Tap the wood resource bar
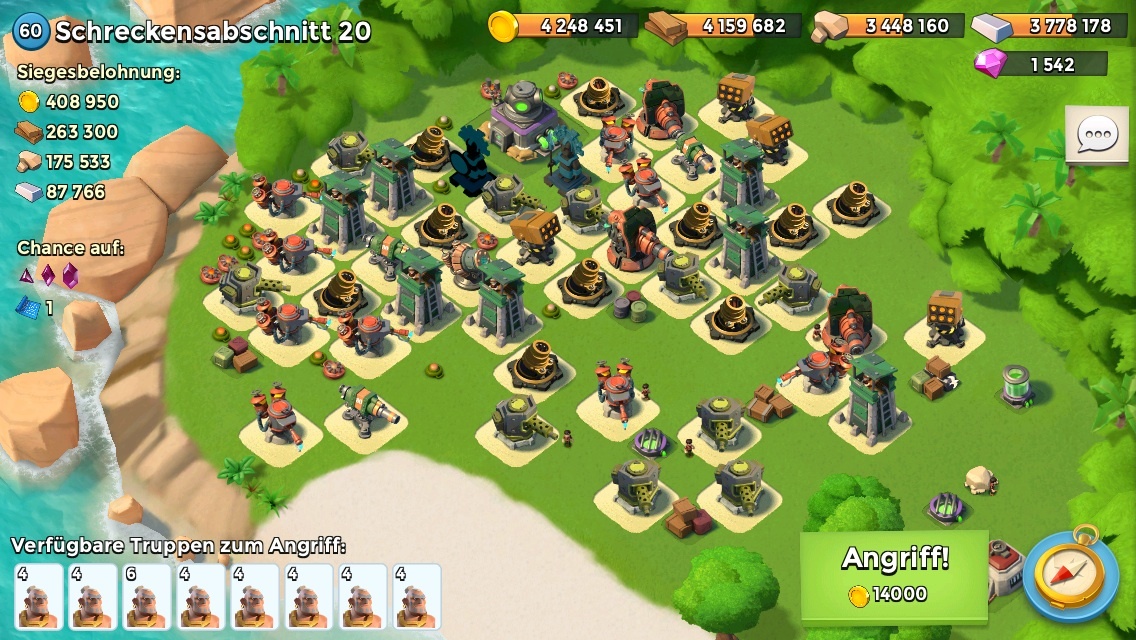This screenshot has width=1136, height=640. [x=727, y=26]
